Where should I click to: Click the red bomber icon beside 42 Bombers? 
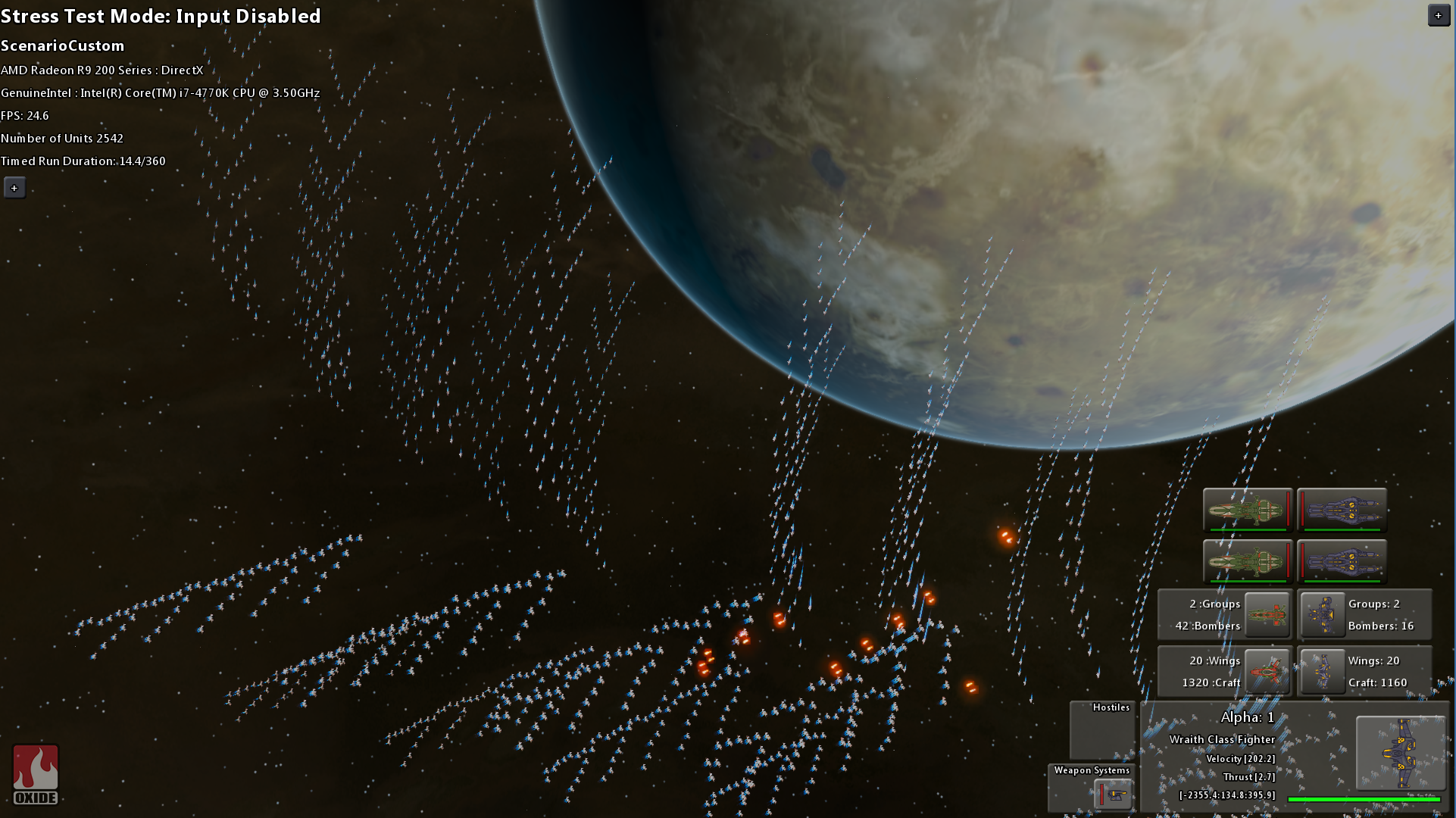1267,614
